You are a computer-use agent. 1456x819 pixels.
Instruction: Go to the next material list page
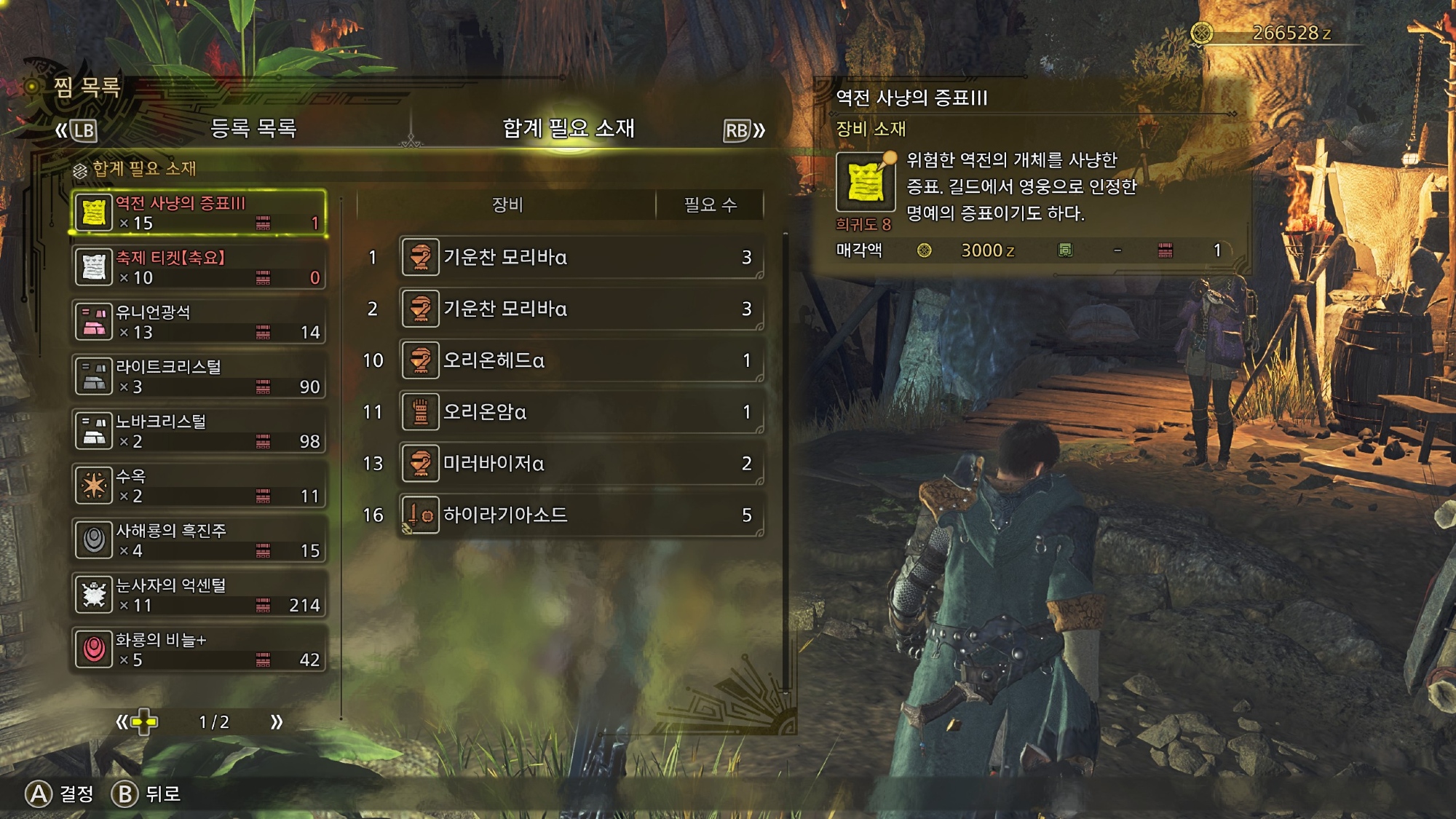[277, 722]
